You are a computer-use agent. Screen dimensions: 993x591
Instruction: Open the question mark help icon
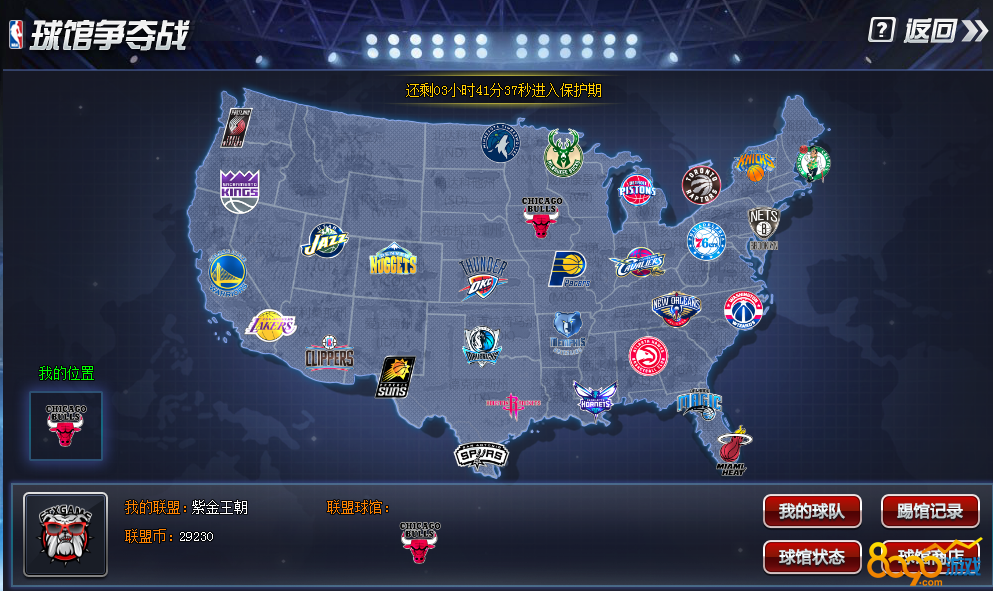(x=881, y=30)
